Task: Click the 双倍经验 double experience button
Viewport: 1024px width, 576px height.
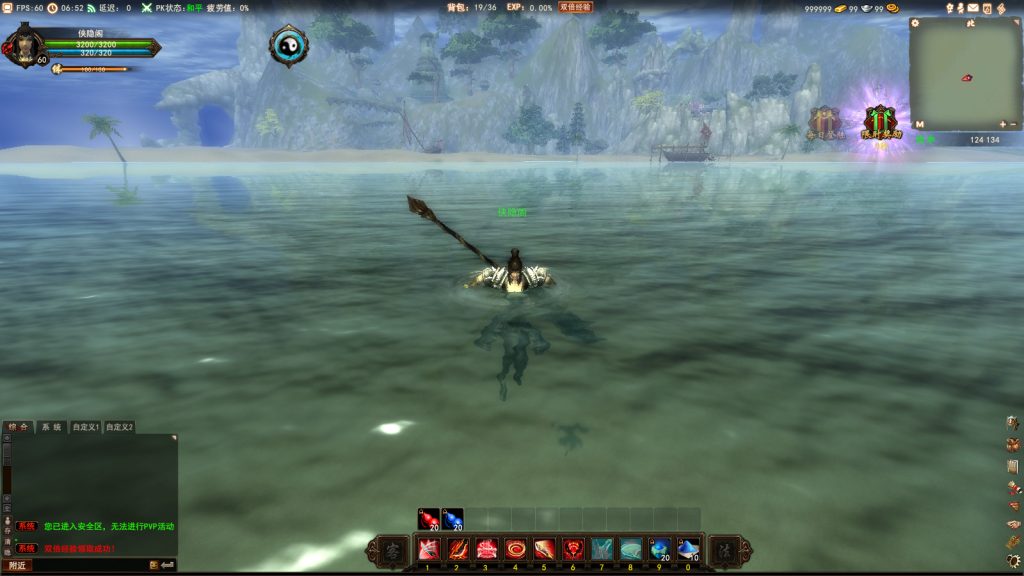Action: [x=575, y=7]
